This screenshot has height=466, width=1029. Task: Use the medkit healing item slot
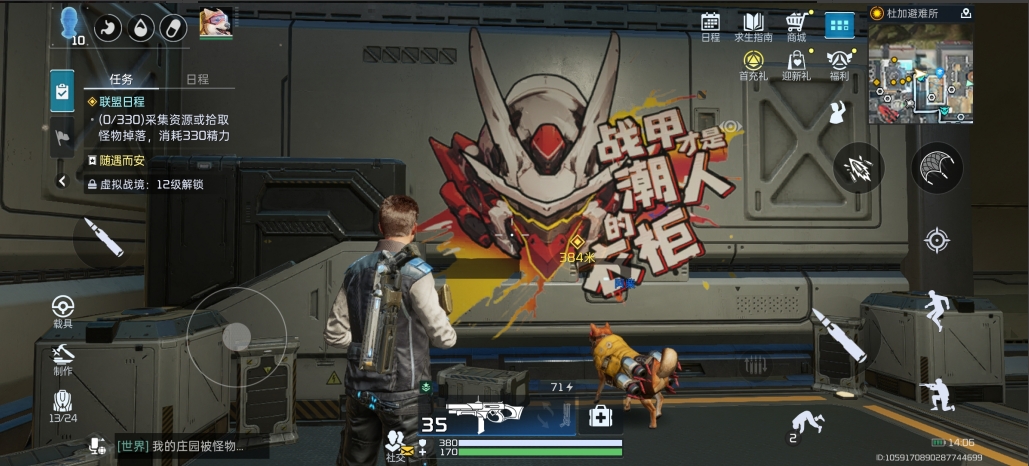click(600, 416)
